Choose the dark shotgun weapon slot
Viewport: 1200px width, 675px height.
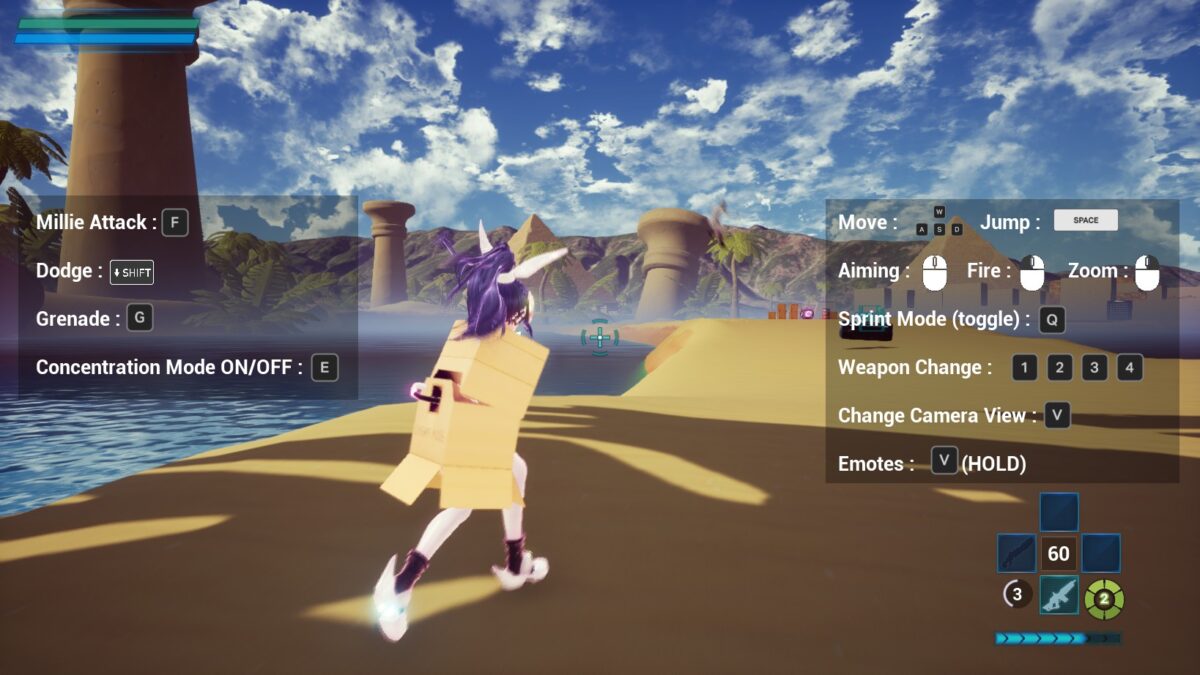(1016, 553)
